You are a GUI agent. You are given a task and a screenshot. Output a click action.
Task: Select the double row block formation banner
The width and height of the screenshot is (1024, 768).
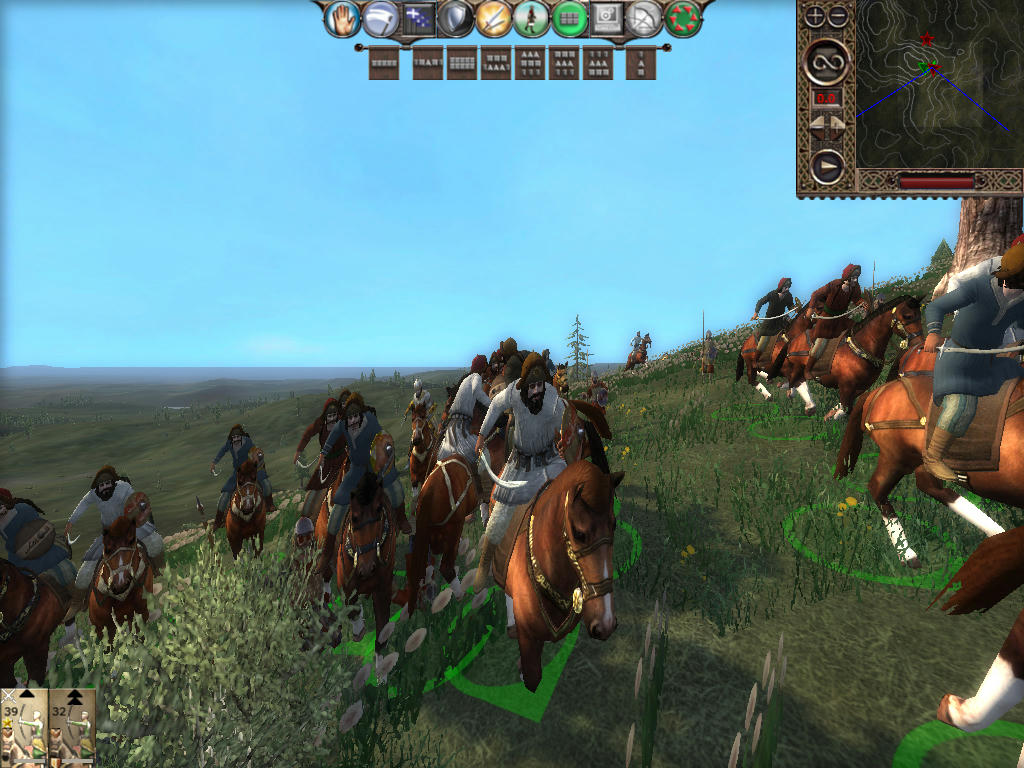pos(461,63)
